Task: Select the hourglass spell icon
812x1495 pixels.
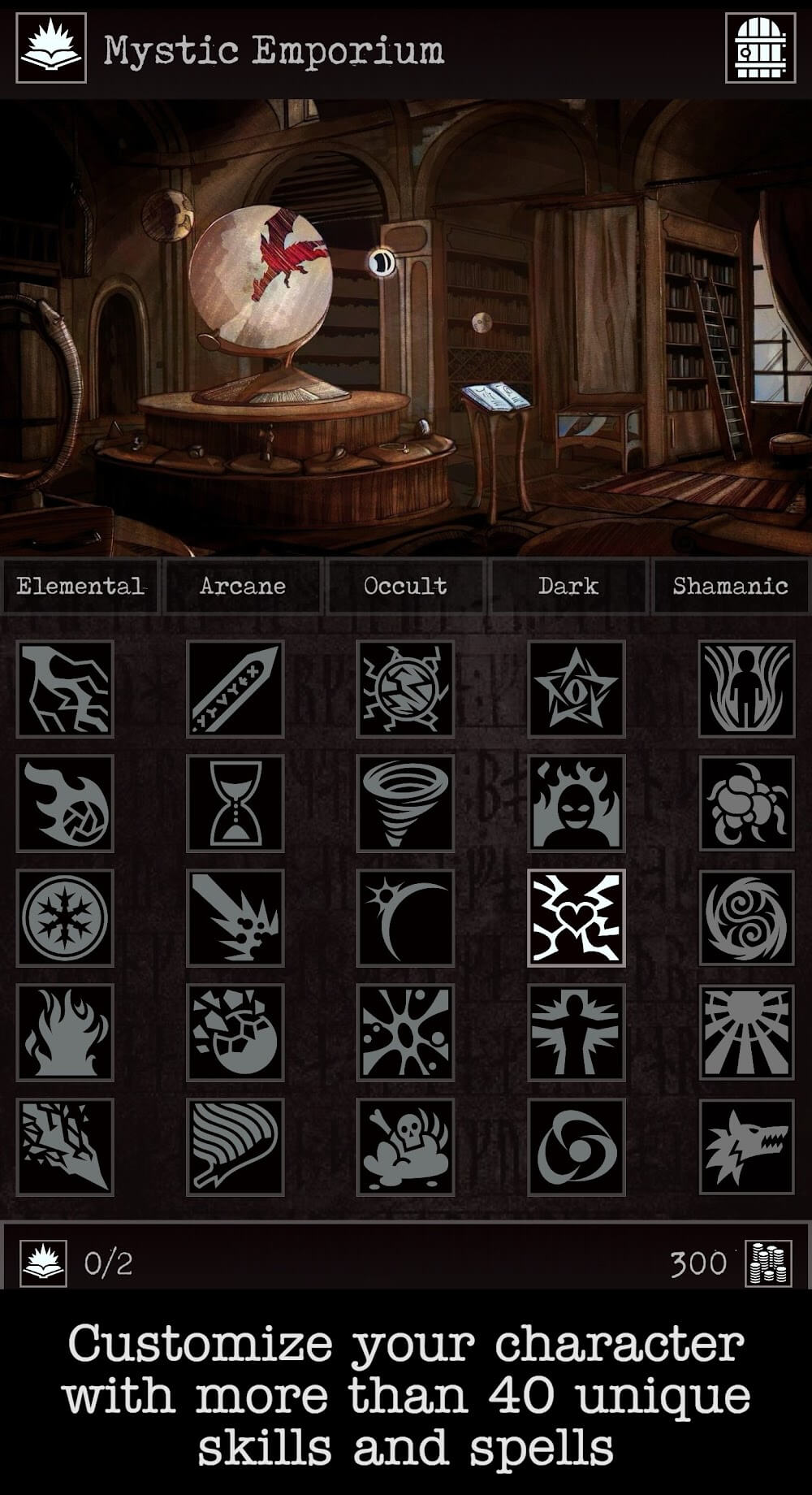Action: pyautogui.click(x=235, y=804)
